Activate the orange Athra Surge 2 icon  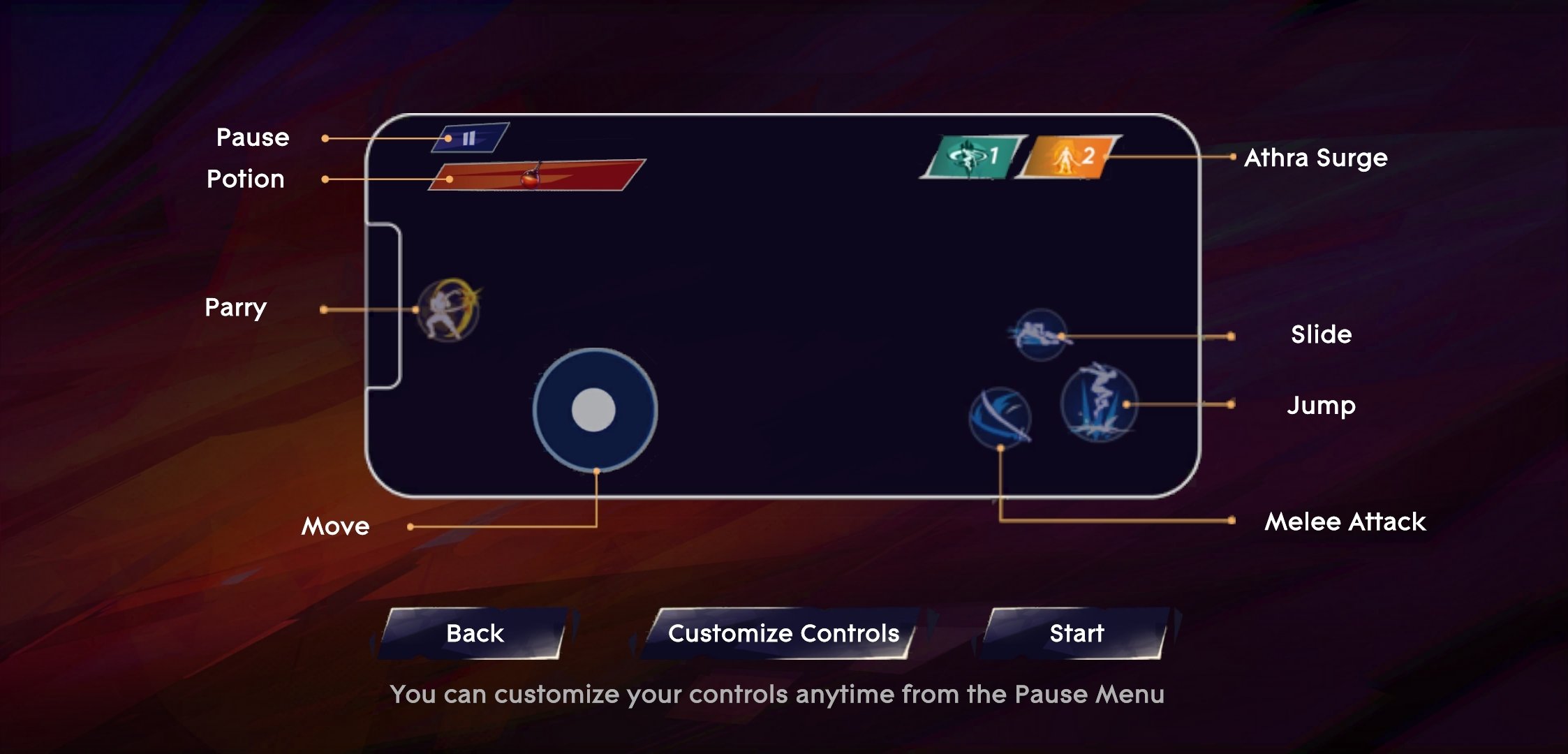pos(1069,157)
